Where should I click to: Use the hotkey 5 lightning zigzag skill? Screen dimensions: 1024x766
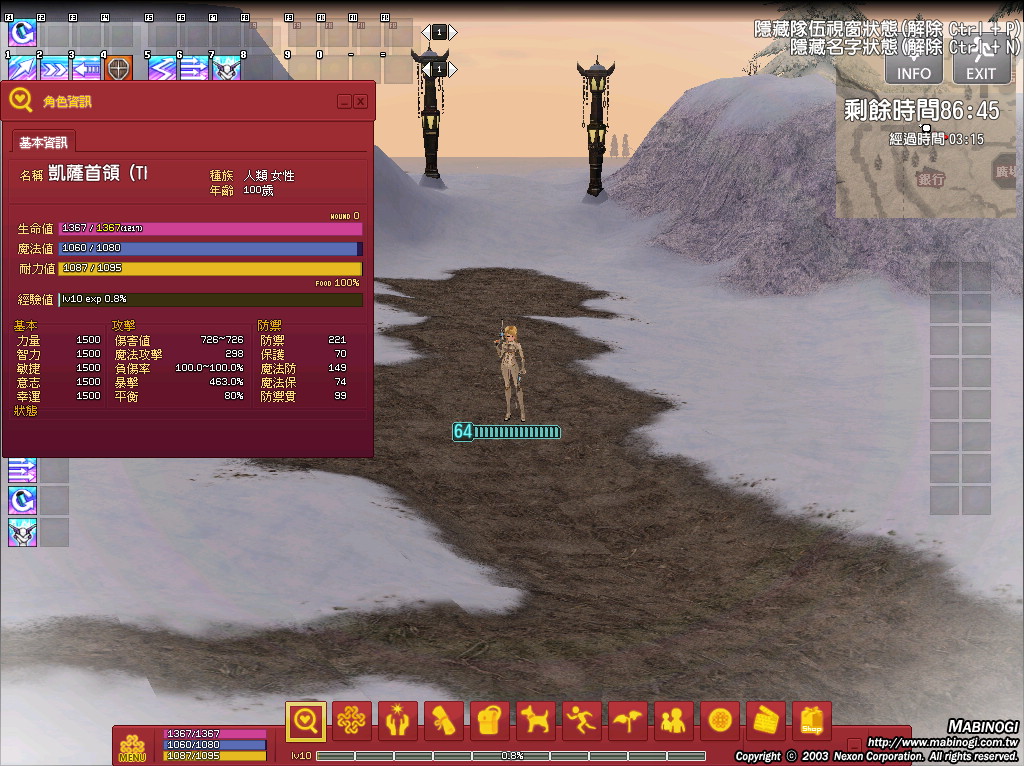162,69
